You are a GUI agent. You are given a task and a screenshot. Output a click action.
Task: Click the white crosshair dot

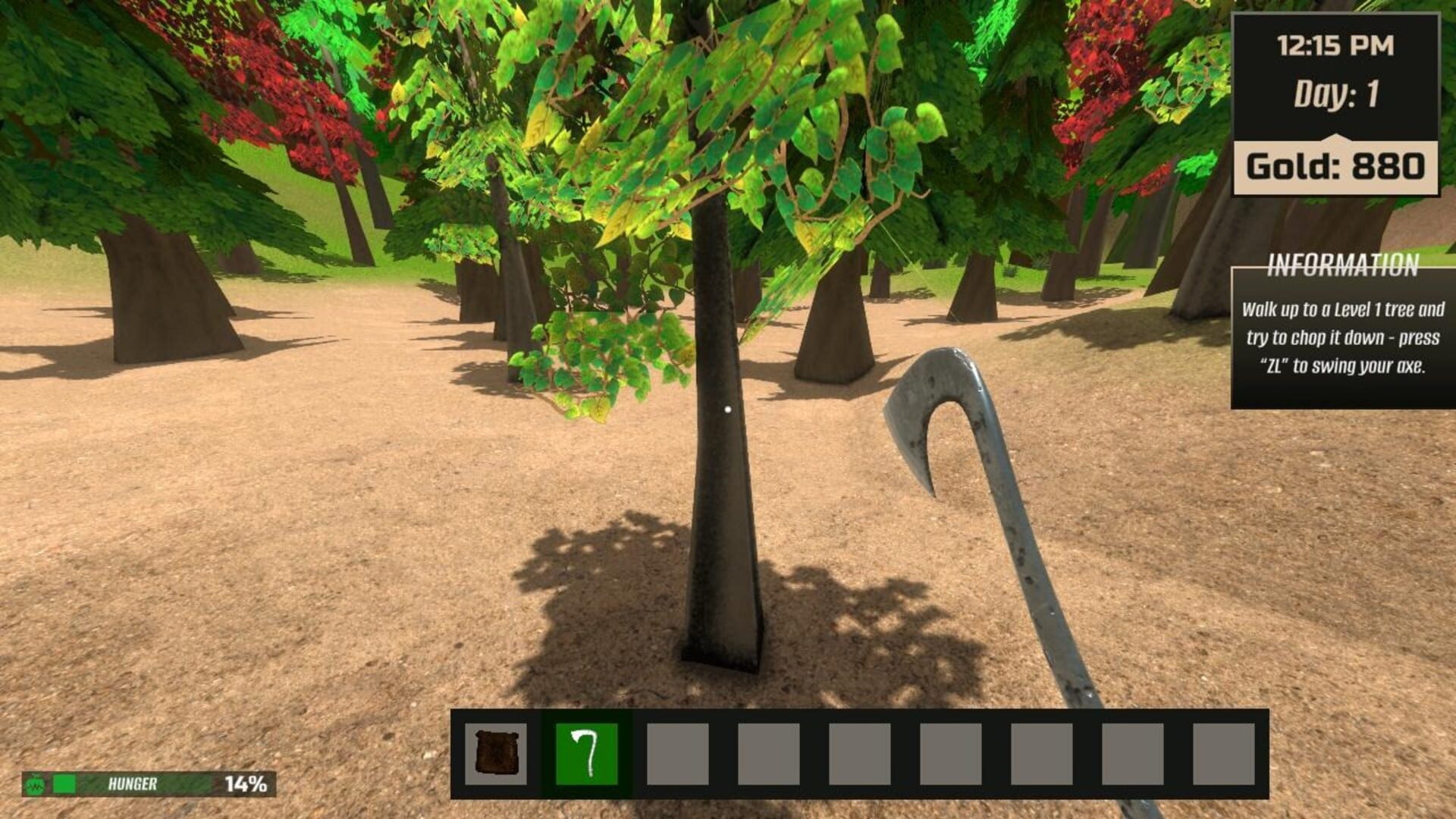click(x=729, y=409)
